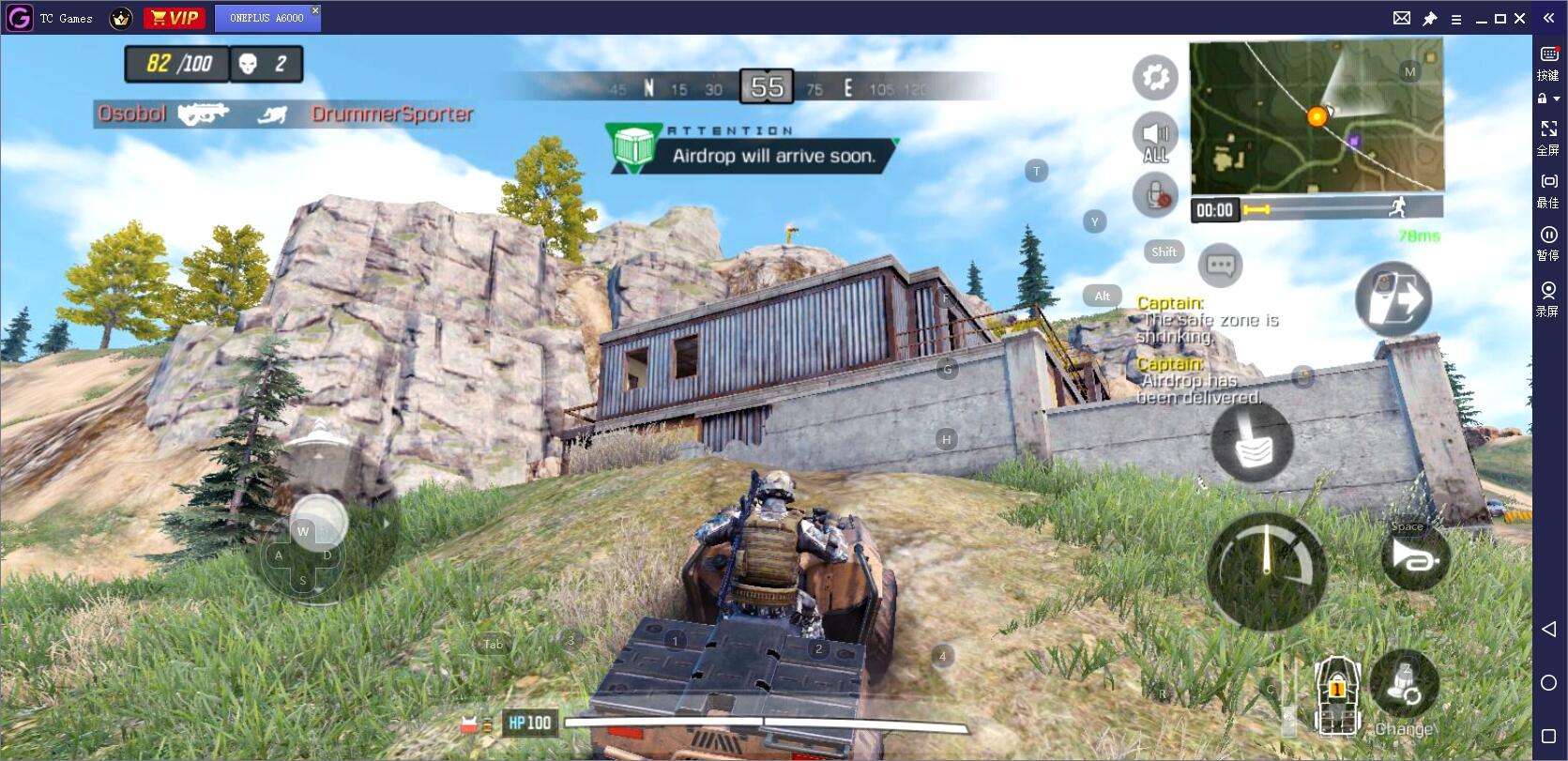Open the chat speech bubble
1568x761 pixels.
[x=1220, y=266]
